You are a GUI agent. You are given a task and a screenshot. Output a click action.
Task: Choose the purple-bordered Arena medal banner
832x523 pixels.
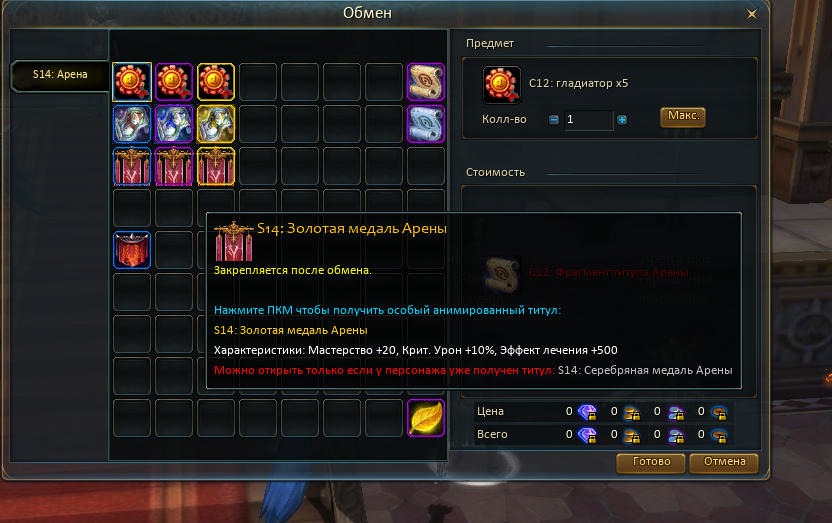click(174, 166)
